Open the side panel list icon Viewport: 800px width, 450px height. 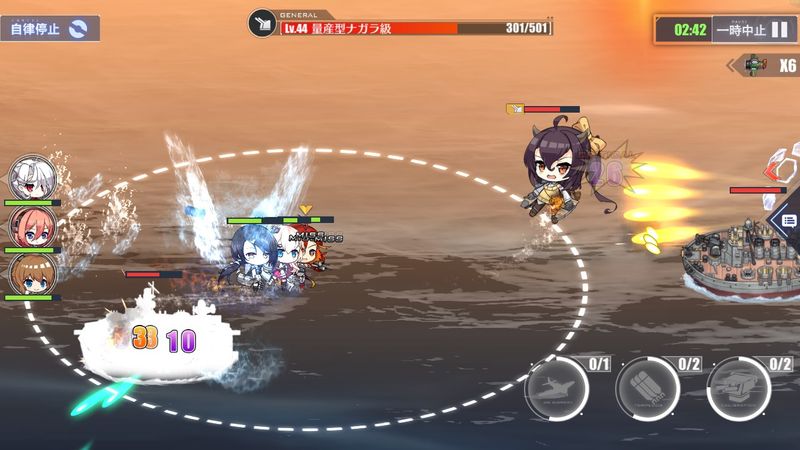788,221
